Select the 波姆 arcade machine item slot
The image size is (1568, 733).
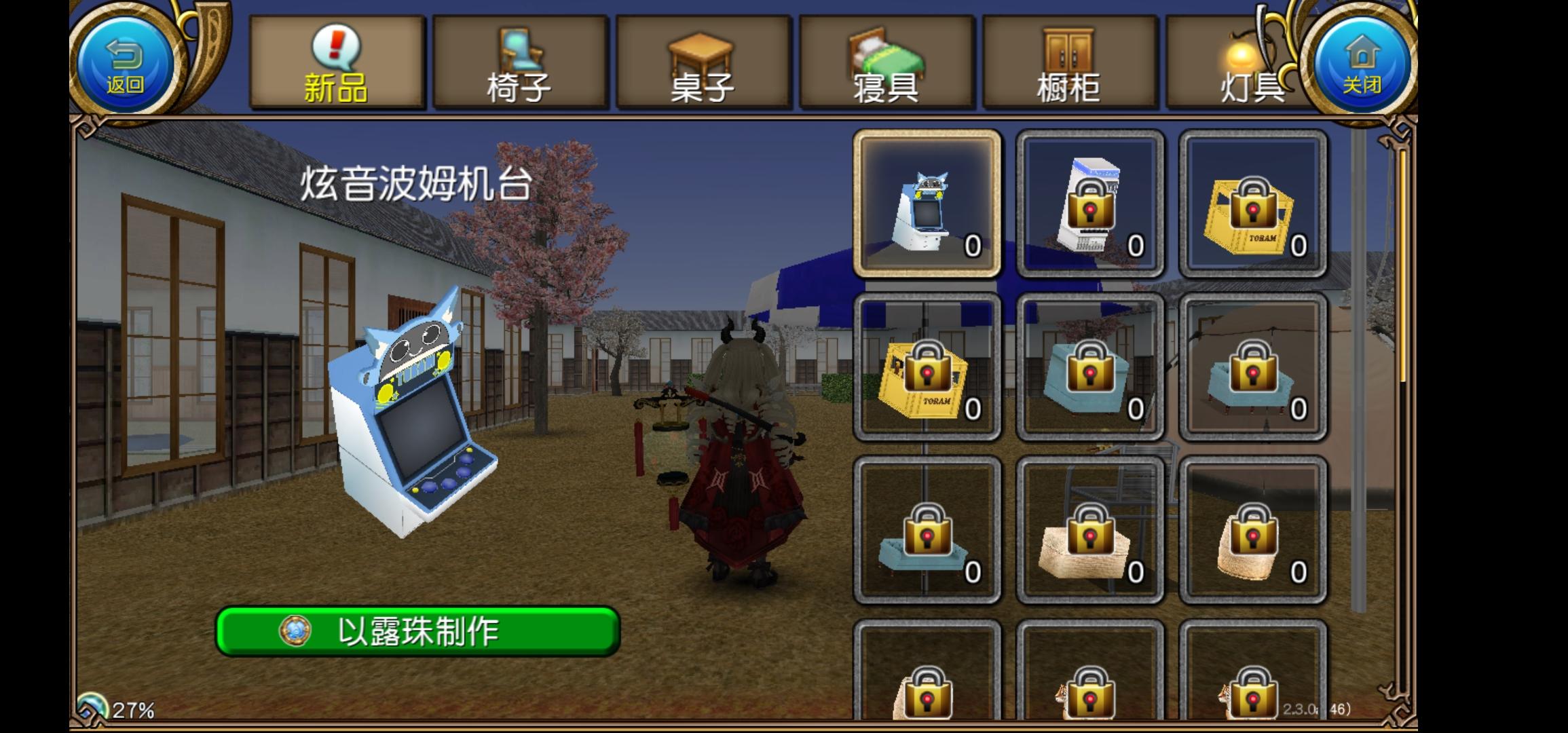929,204
